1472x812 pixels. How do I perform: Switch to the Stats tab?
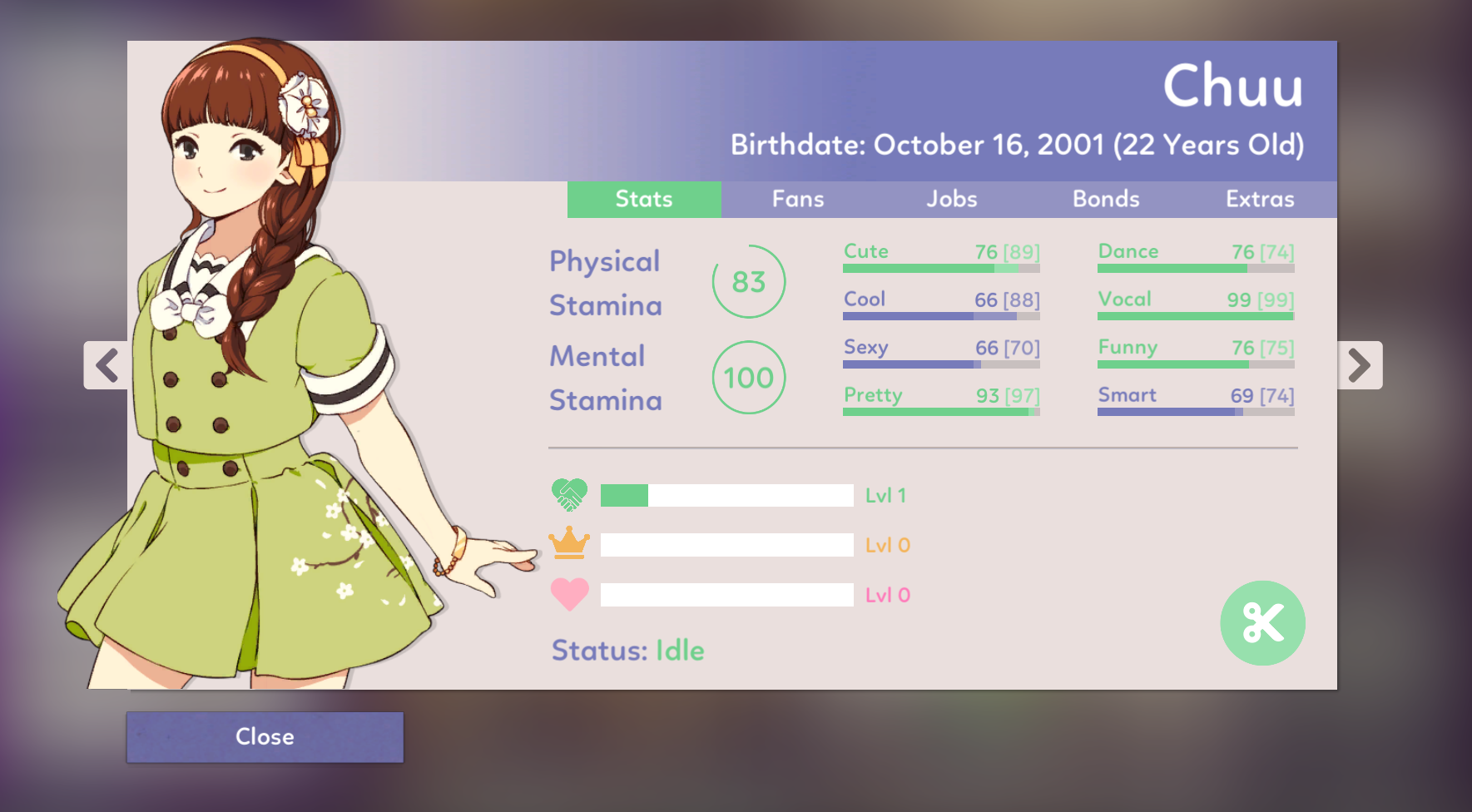click(x=644, y=200)
